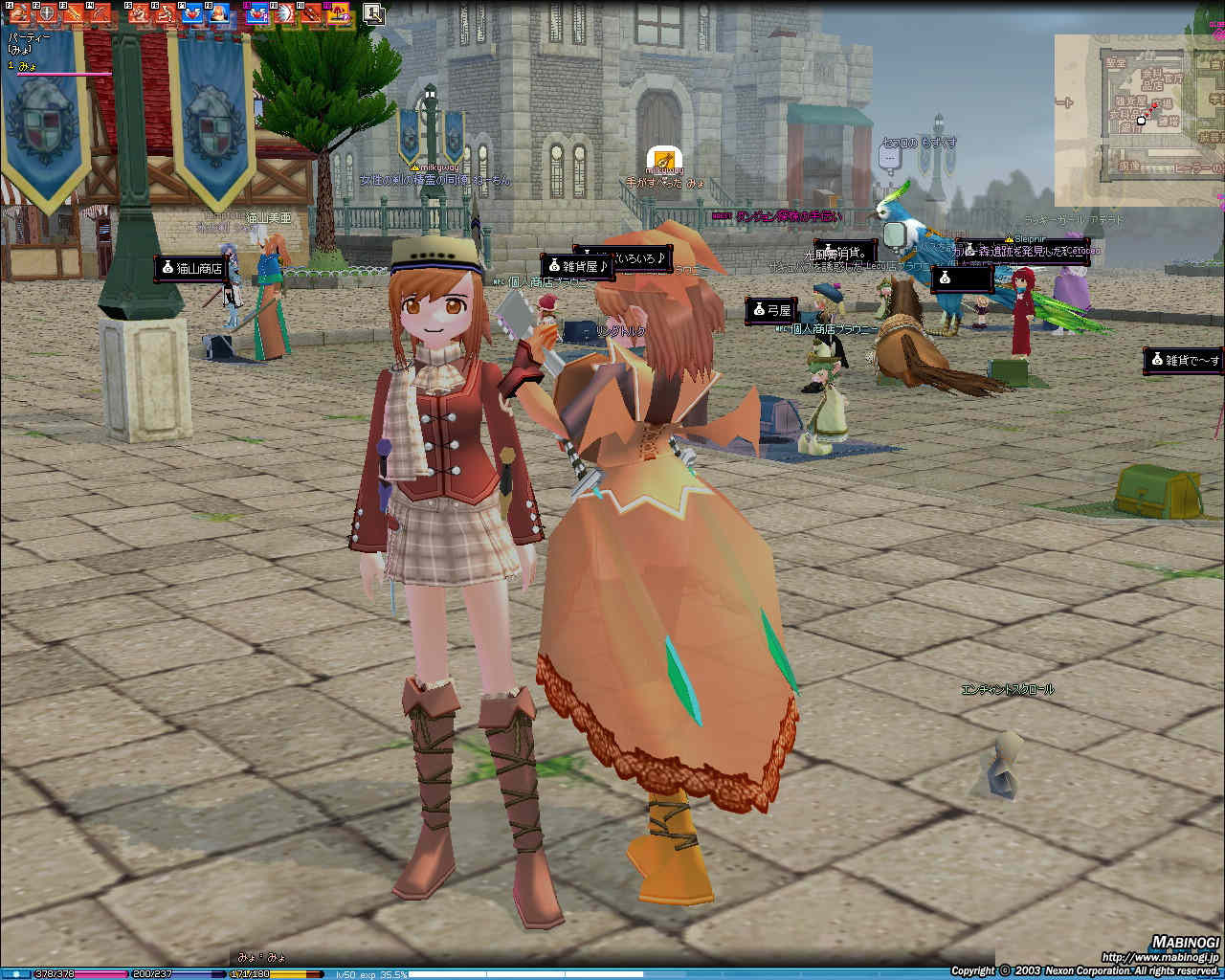Screen dimensions: 1225x980
Task: Click the F7 blue winged heart icon
Action: [192, 13]
